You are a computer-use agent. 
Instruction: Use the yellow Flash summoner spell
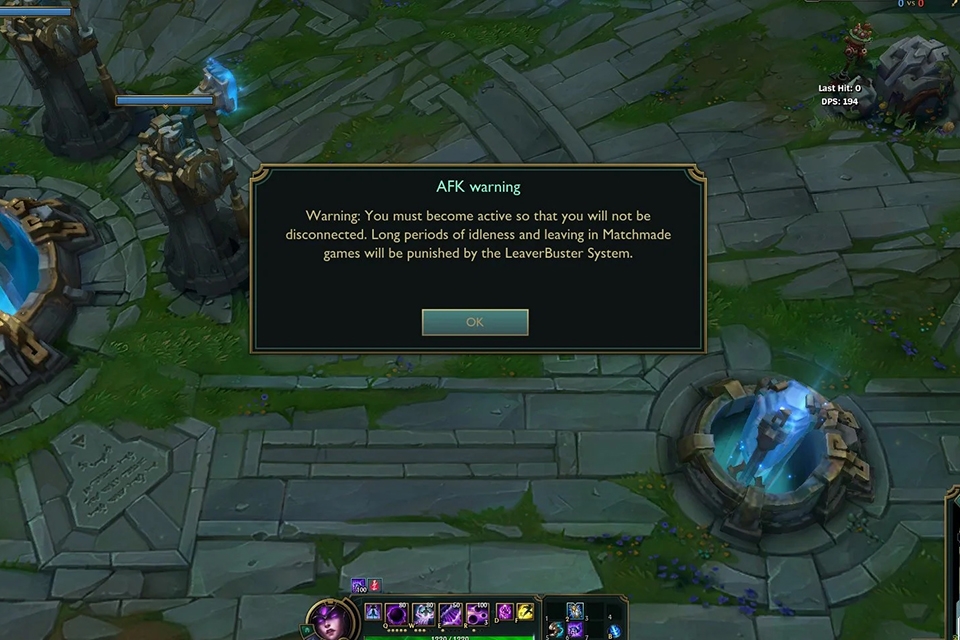pyautogui.click(x=525, y=611)
